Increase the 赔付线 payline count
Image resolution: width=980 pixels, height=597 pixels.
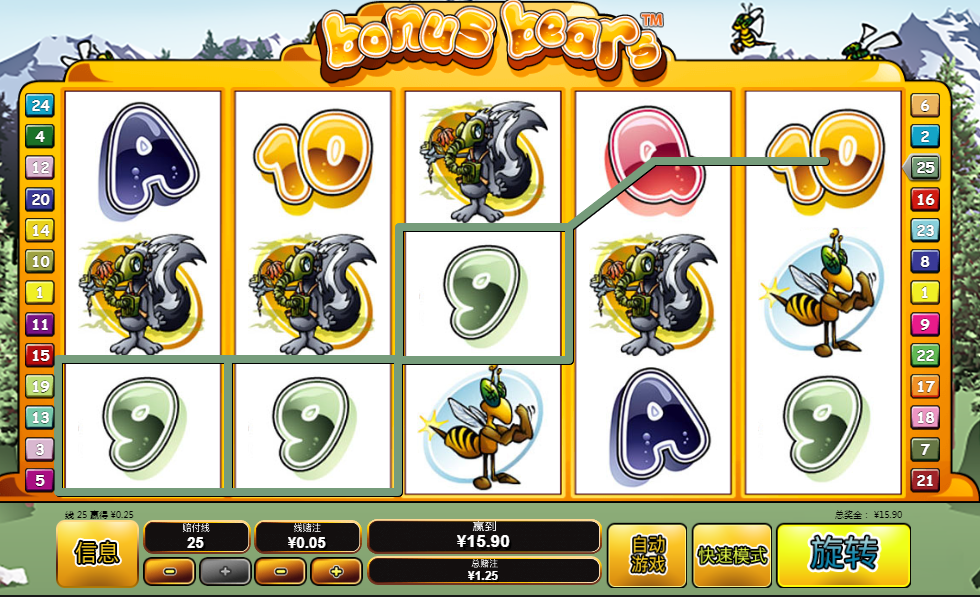click(x=224, y=572)
